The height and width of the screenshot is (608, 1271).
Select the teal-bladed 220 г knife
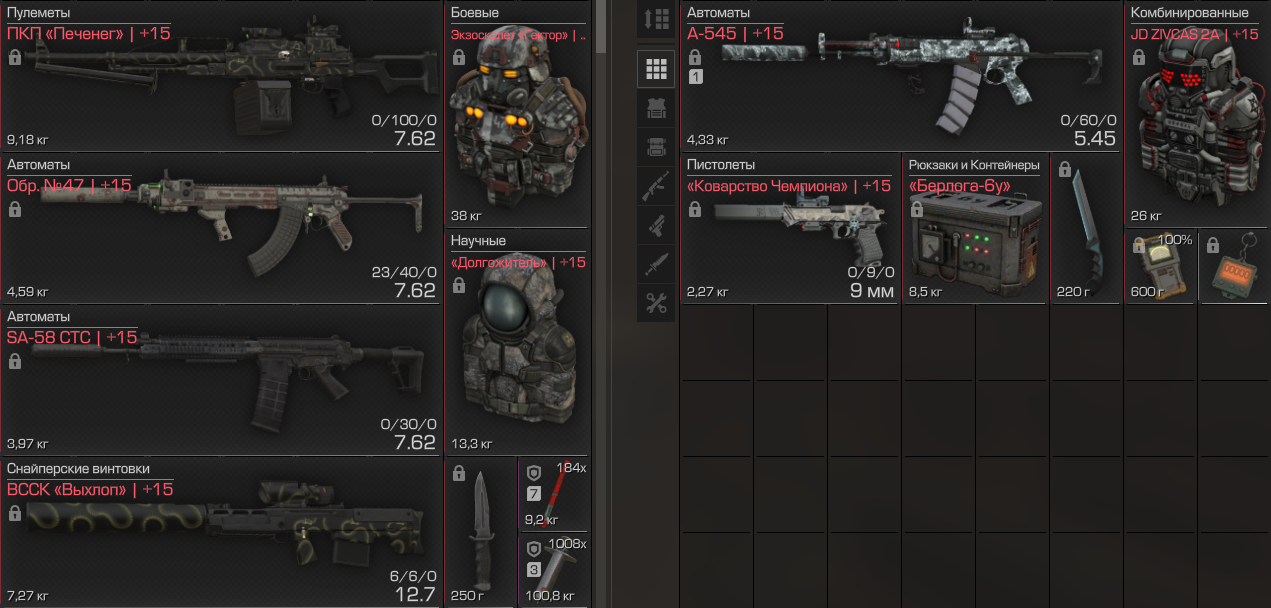[x=1086, y=230]
